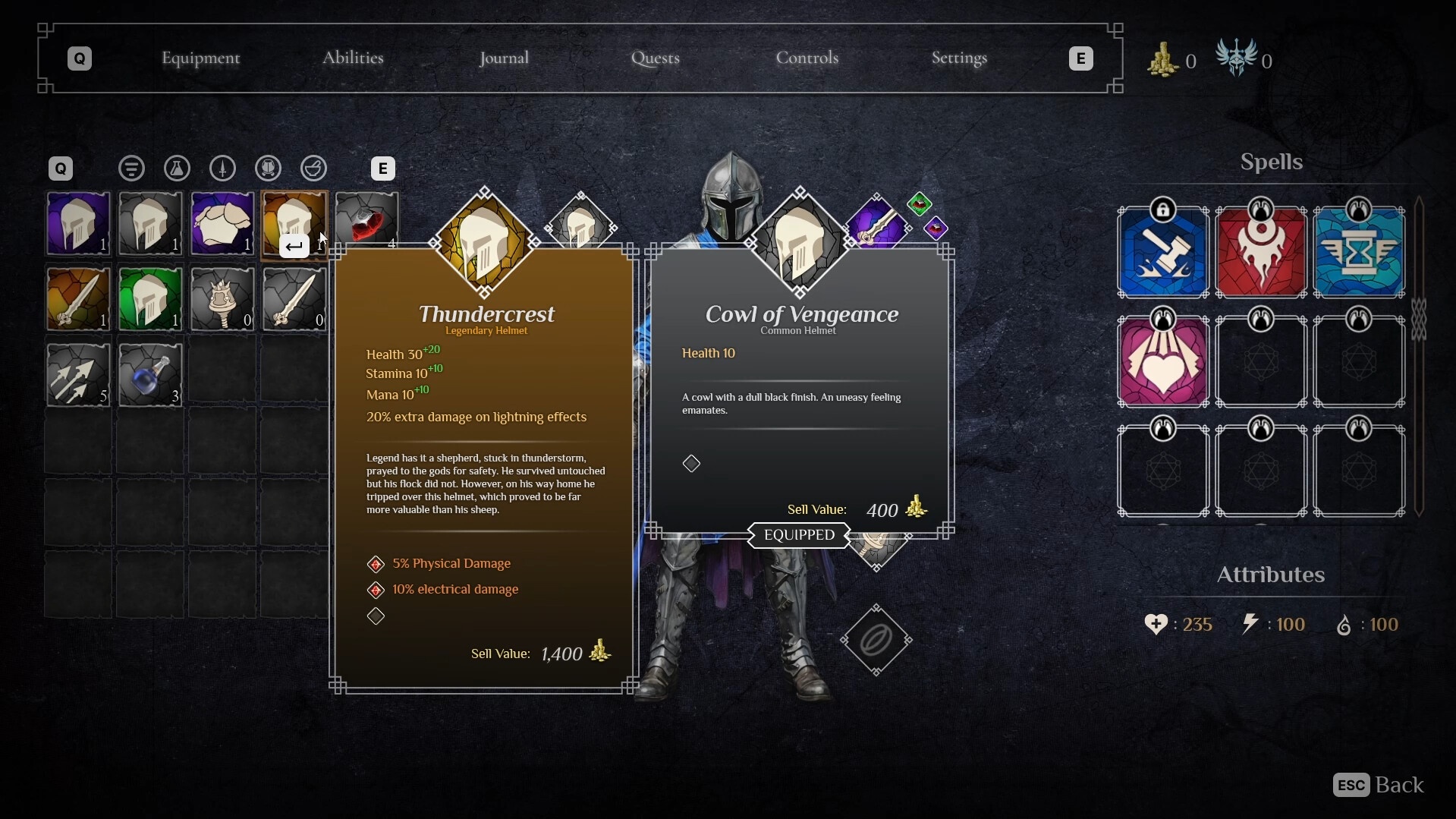
Task: Choose the arrows stack slot
Action: pyautogui.click(x=78, y=375)
